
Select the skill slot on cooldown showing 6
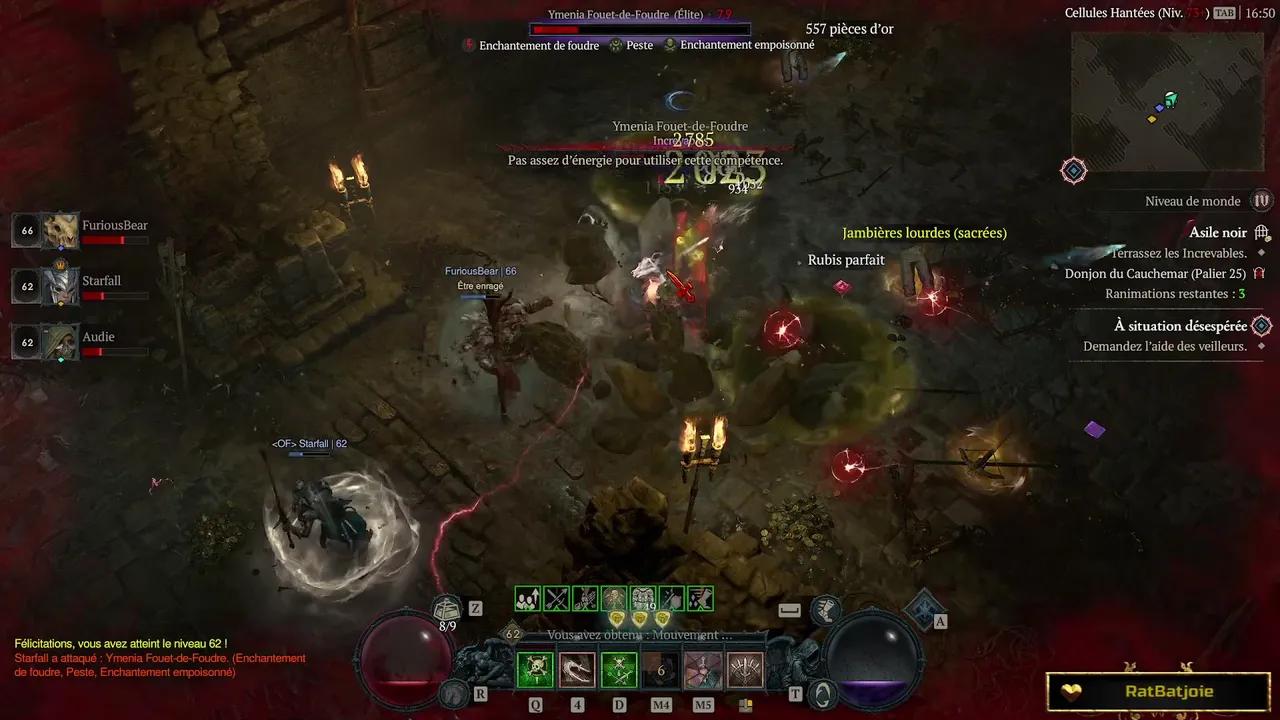(x=661, y=670)
